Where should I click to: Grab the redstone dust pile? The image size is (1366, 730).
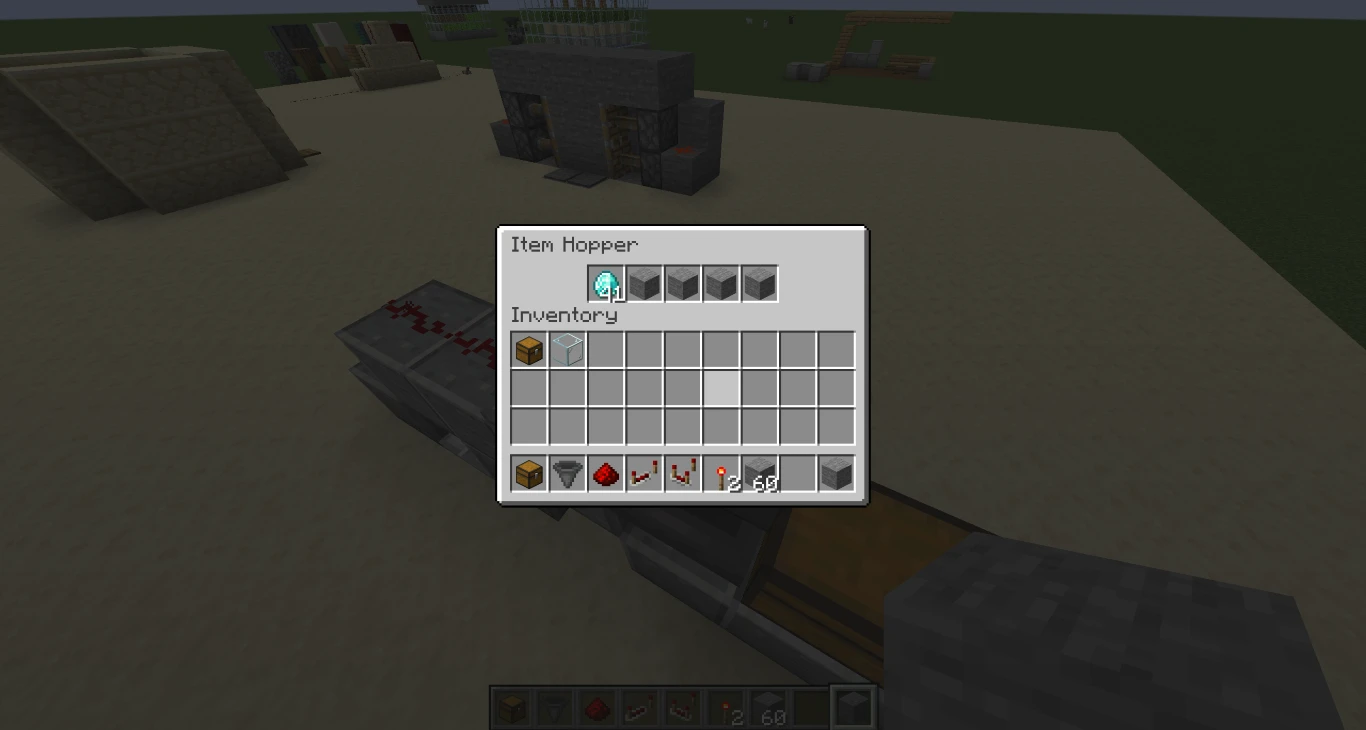[x=605, y=474]
